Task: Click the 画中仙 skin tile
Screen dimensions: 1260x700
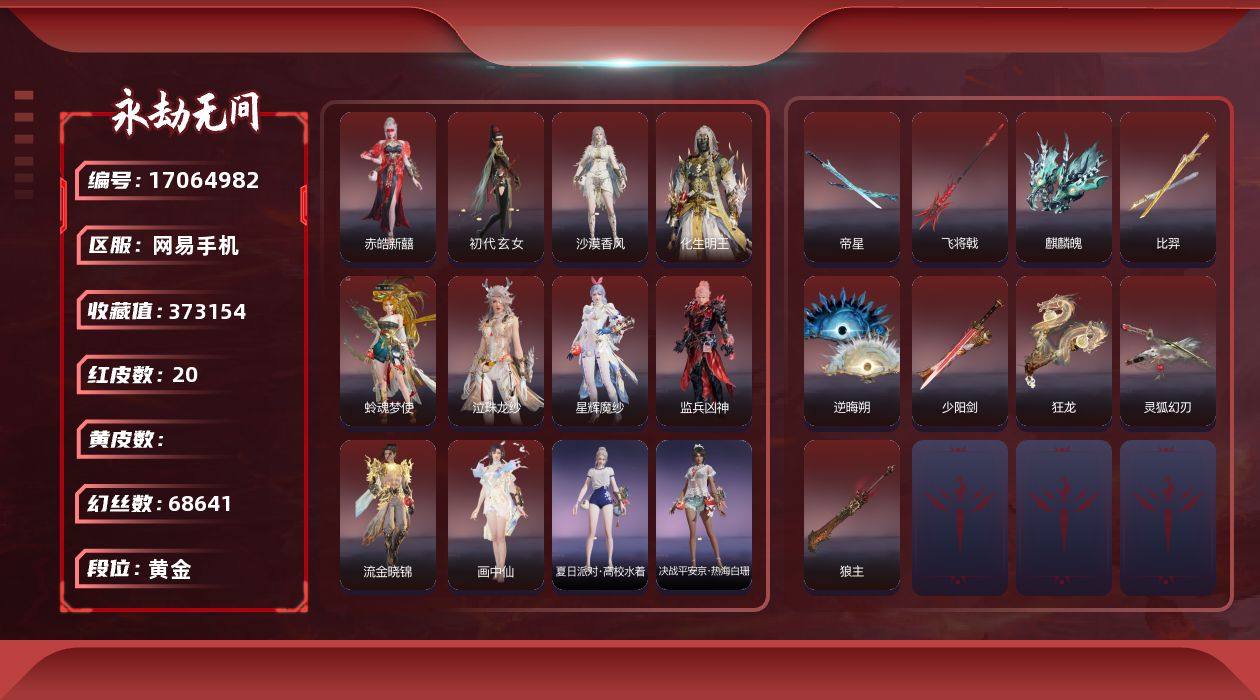Action: (496, 515)
